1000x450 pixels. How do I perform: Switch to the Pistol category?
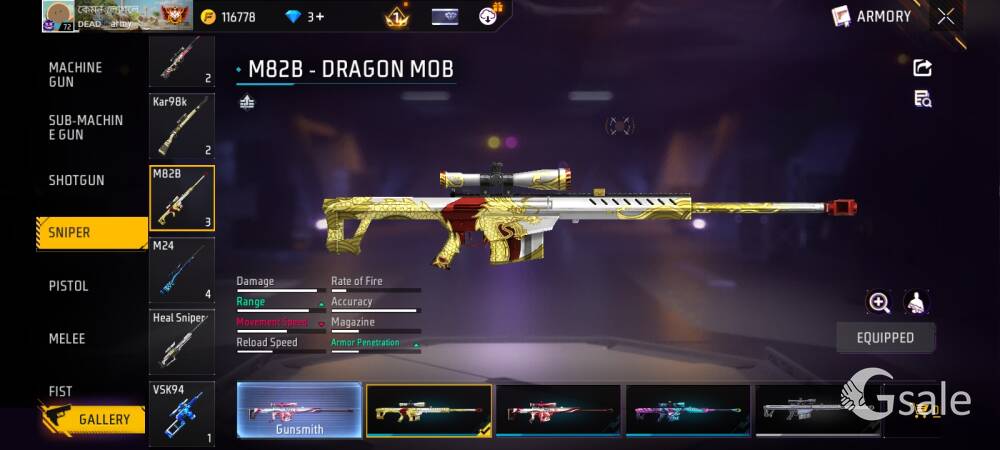pos(69,286)
